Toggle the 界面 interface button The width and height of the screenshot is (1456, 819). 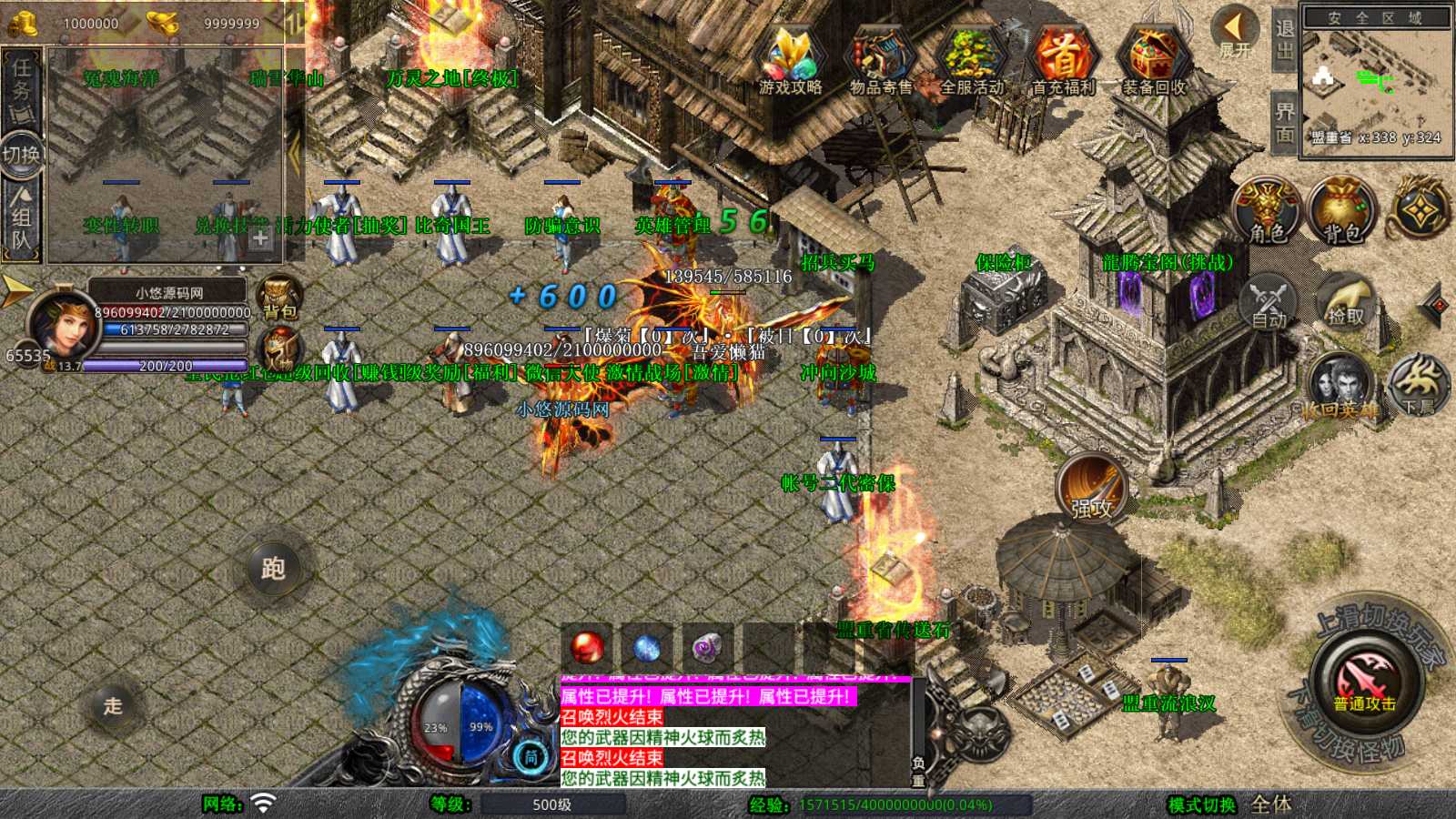[x=1284, y=123]
